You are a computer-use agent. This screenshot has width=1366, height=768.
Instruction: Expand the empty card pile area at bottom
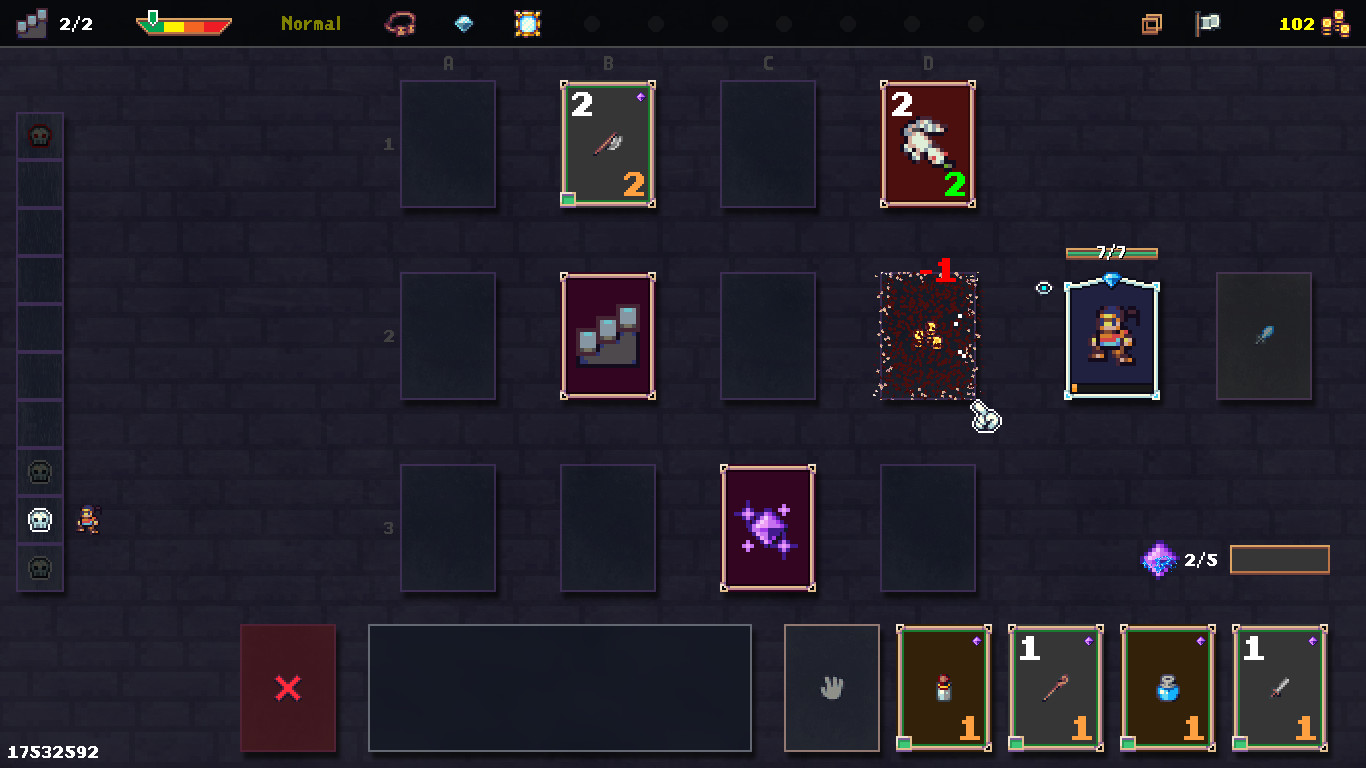click(x=560, y=686)
